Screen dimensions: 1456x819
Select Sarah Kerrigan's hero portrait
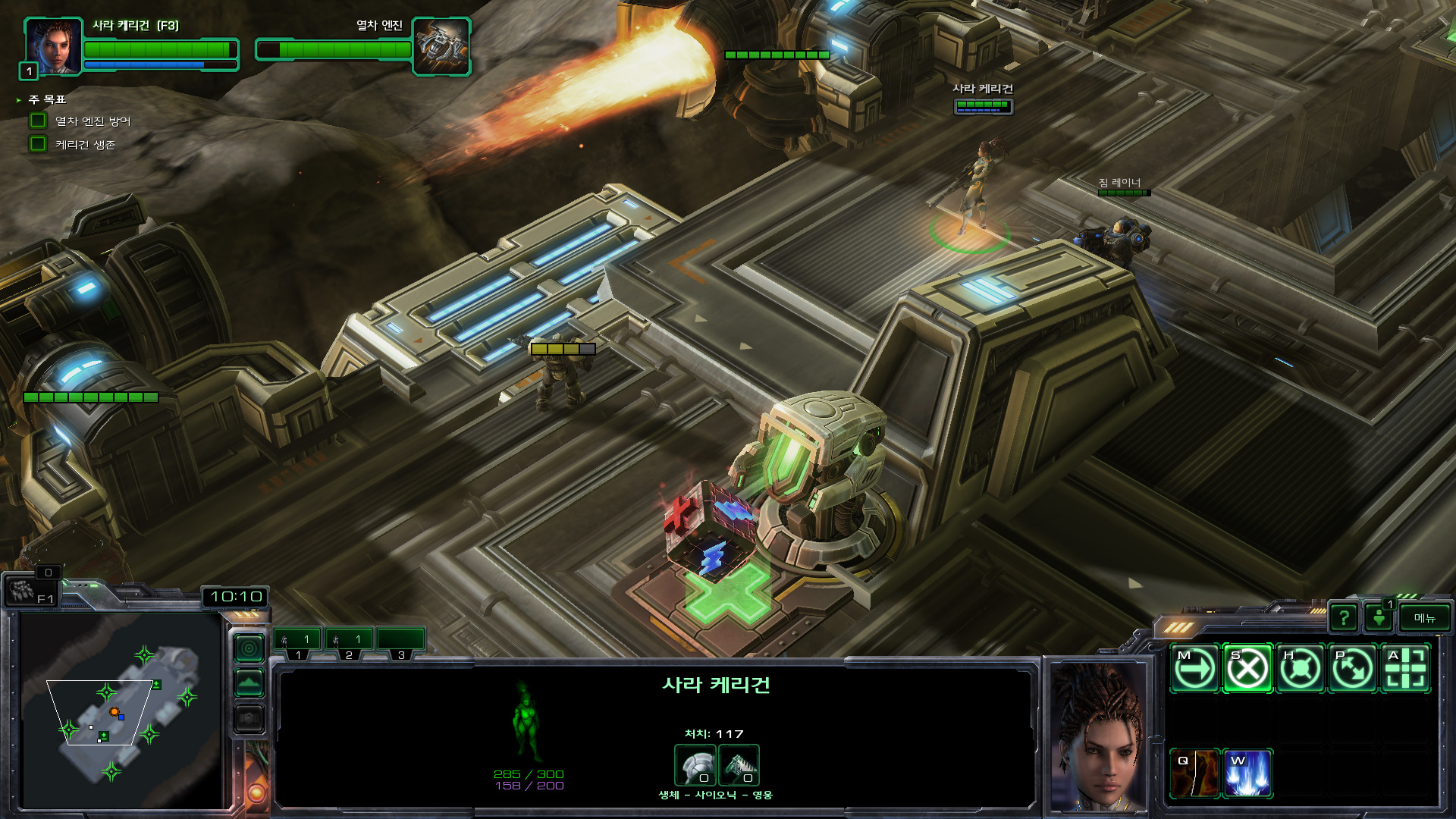tap(53, 45)
